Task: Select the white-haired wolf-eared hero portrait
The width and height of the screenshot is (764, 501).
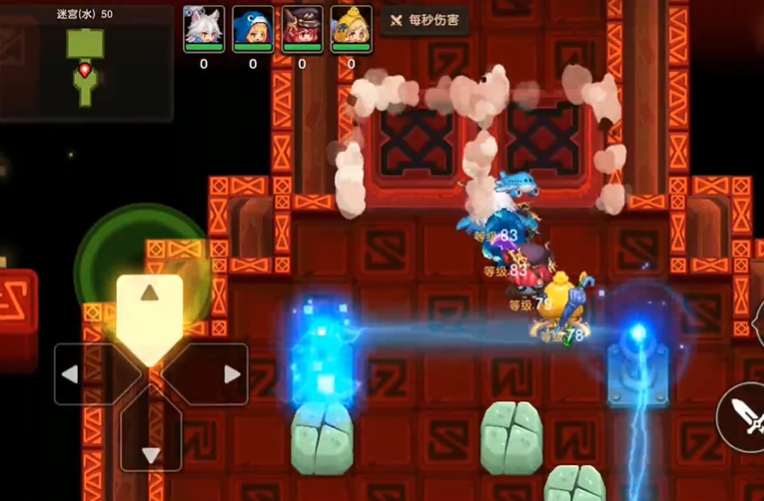Action: point(203,28)
